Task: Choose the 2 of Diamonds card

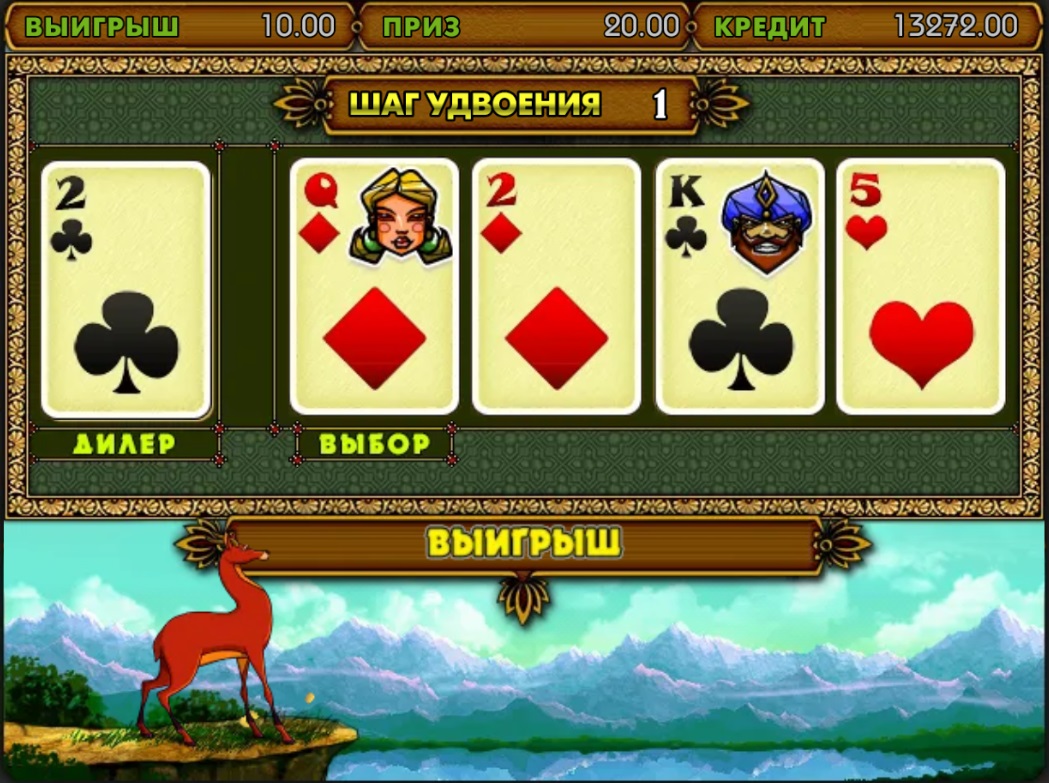Action: click(556, 286)
